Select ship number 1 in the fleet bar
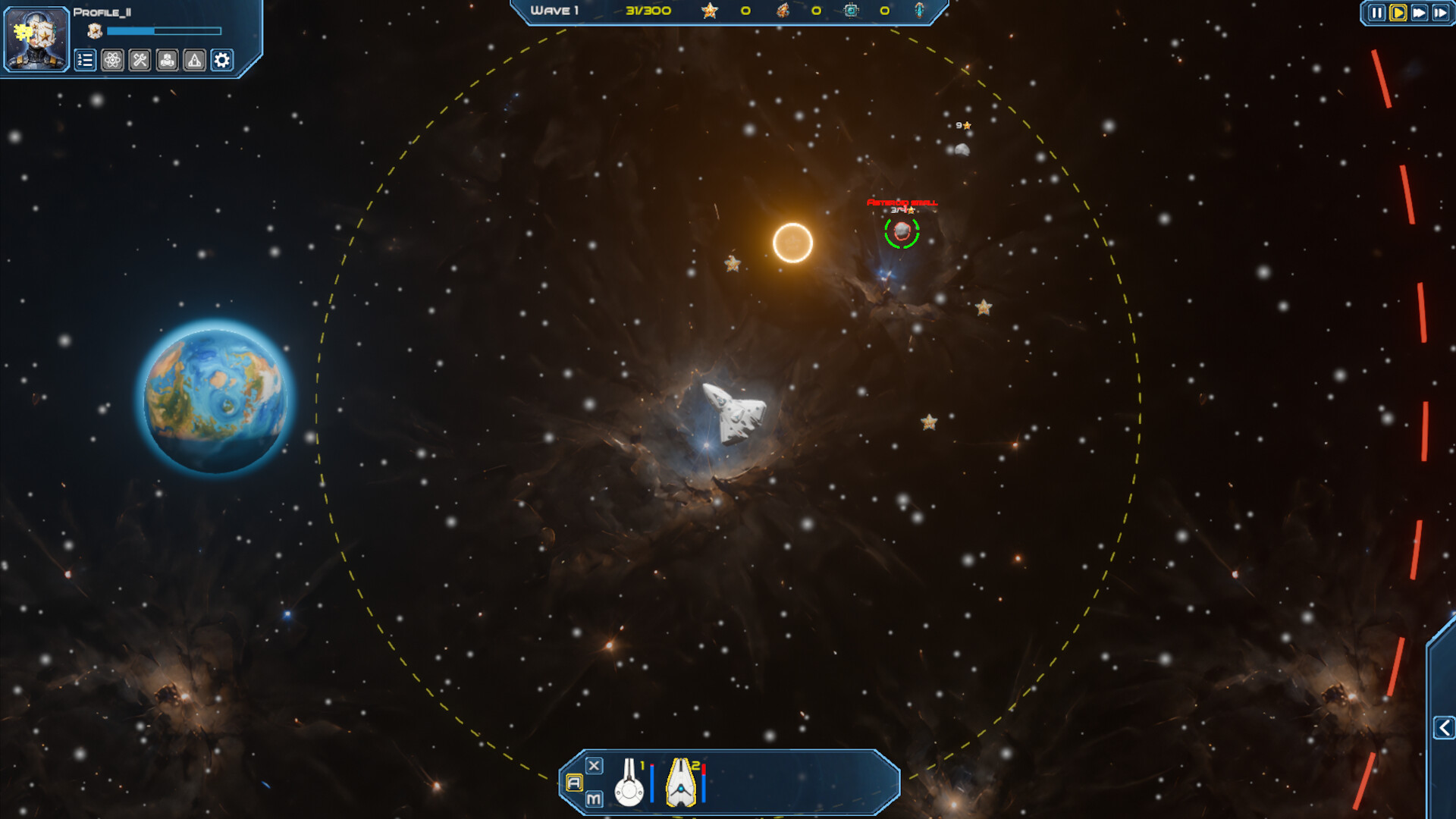Image resolution: width=1456 pixels, height=819 pixels. [629, 783]
